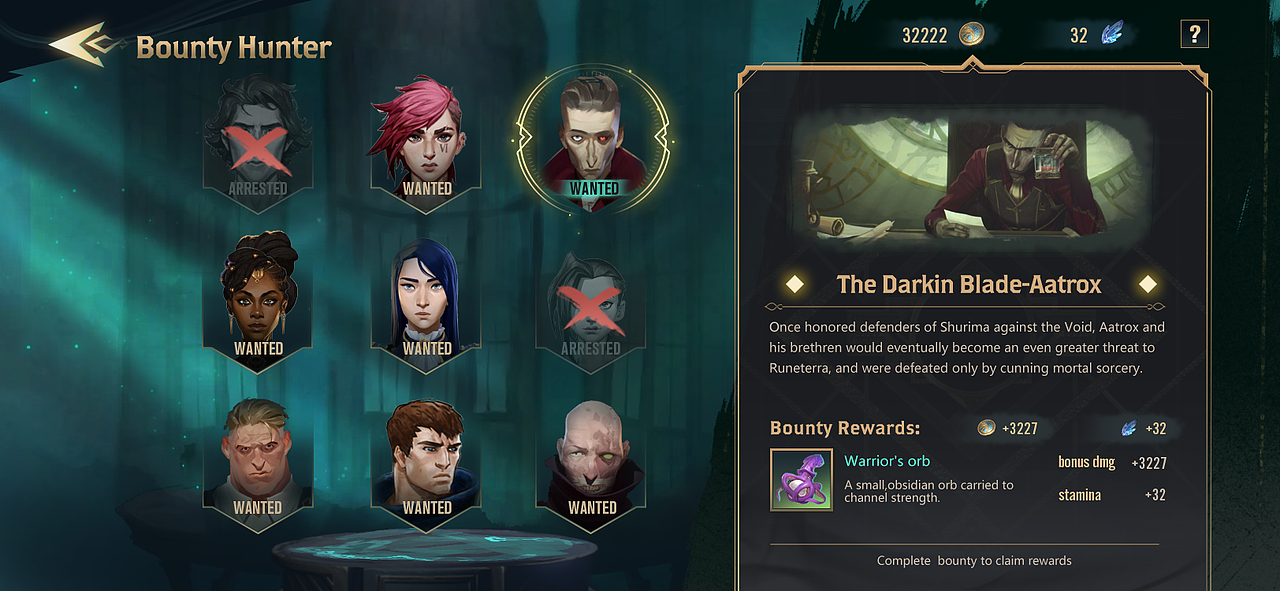The width and height of the screenshot is (1280, 591).
Task: Open the question mark help button
Action: (x=1194, y=35)
